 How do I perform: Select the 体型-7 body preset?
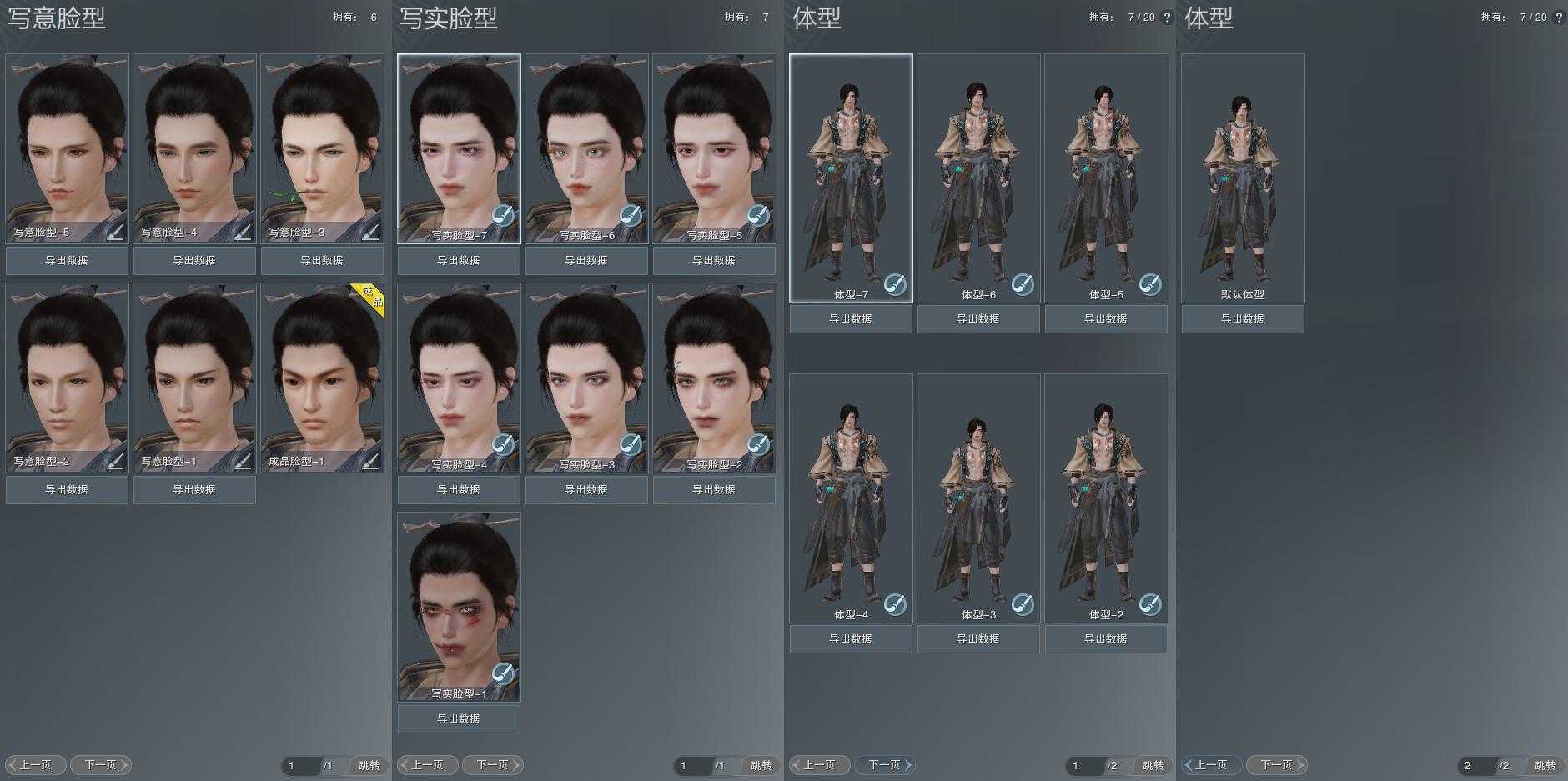pos(851,171)
